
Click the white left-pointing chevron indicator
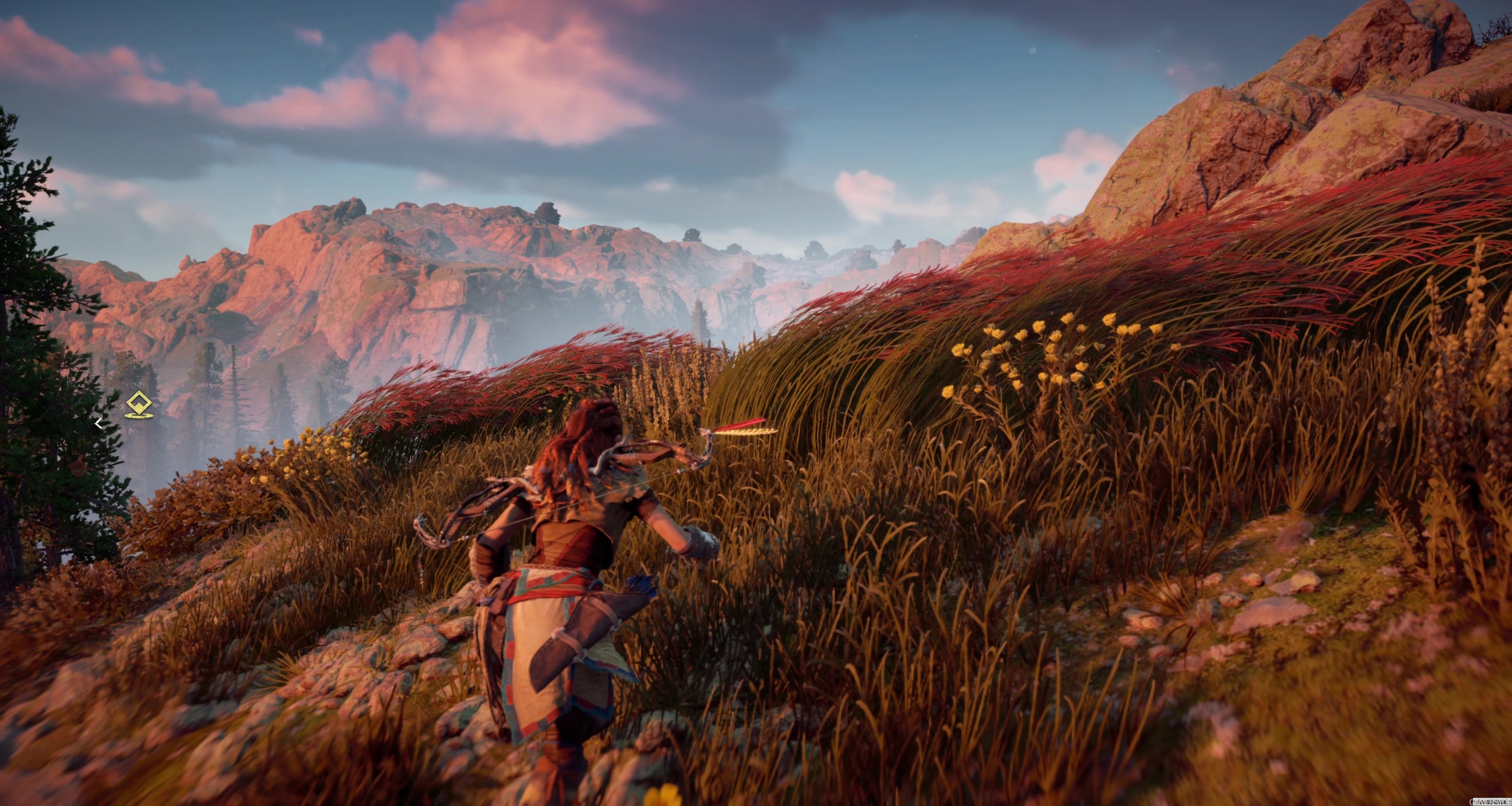click(x=99, y=424)
